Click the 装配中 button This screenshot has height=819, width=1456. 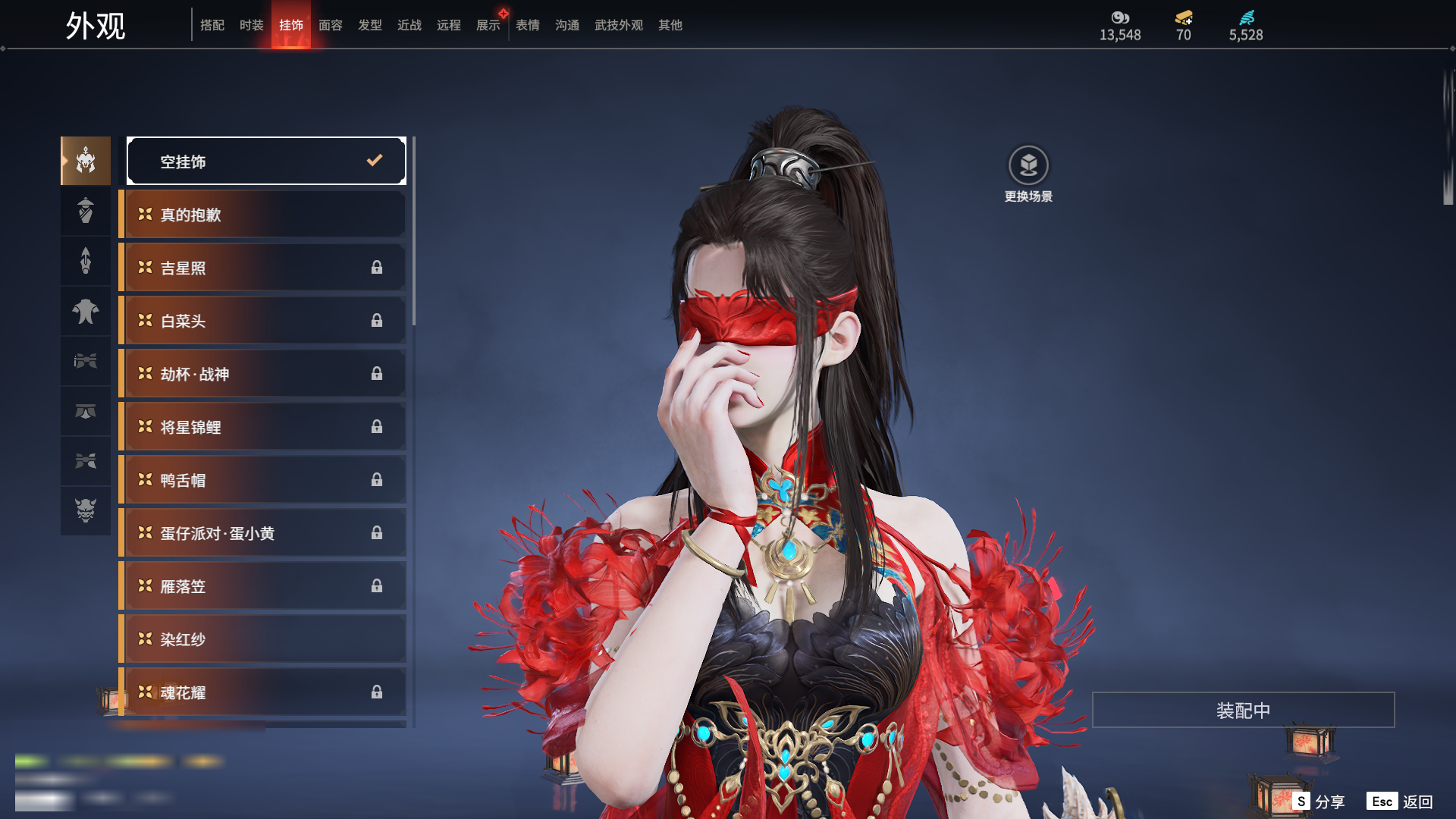tap(1243, 710)
